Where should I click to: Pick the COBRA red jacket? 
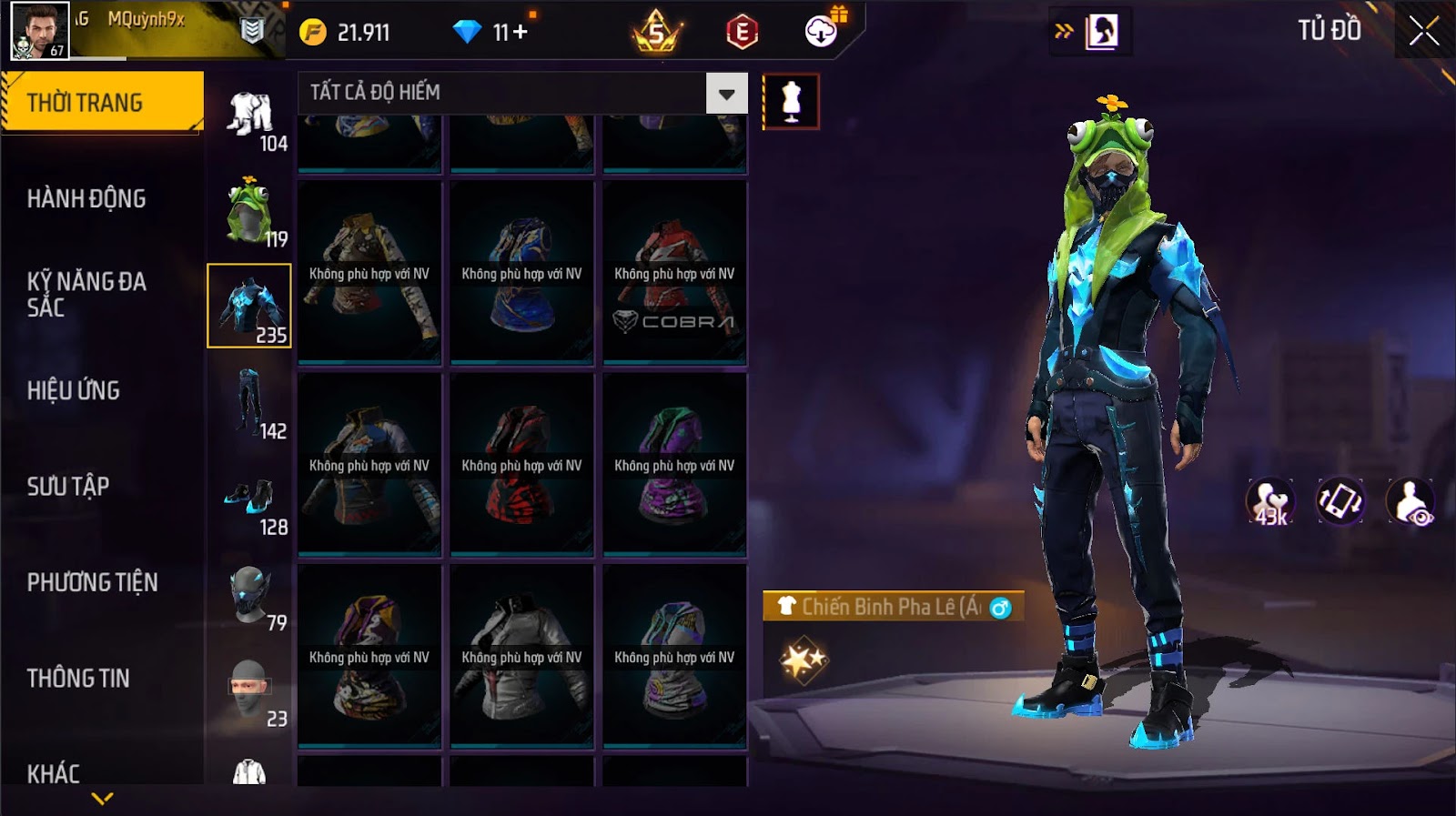674,273
